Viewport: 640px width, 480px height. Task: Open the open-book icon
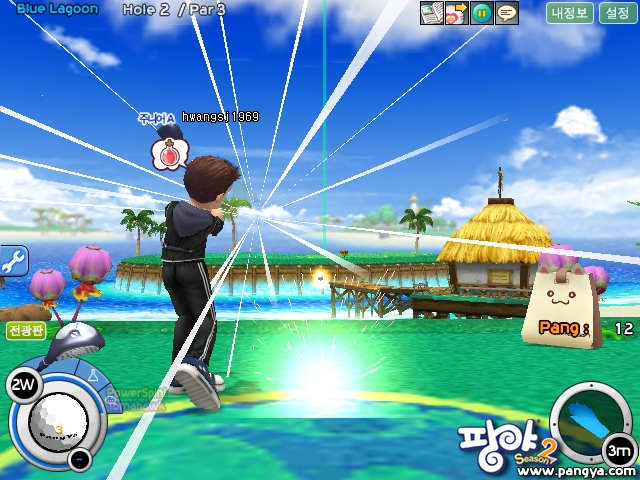click(x=431, y=13)
